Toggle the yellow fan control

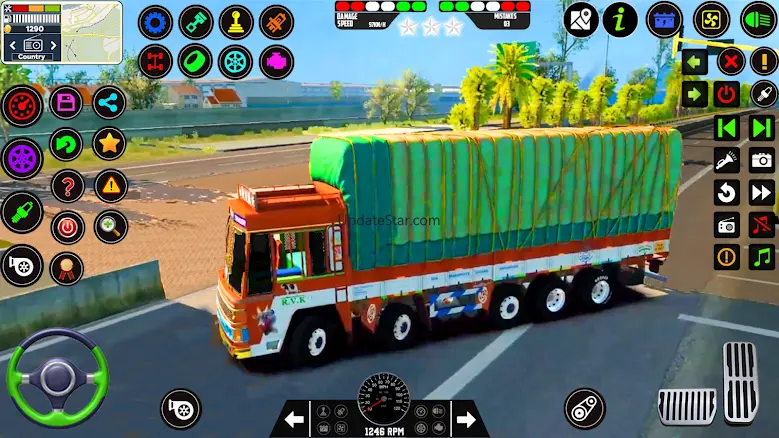coord(712,19)
